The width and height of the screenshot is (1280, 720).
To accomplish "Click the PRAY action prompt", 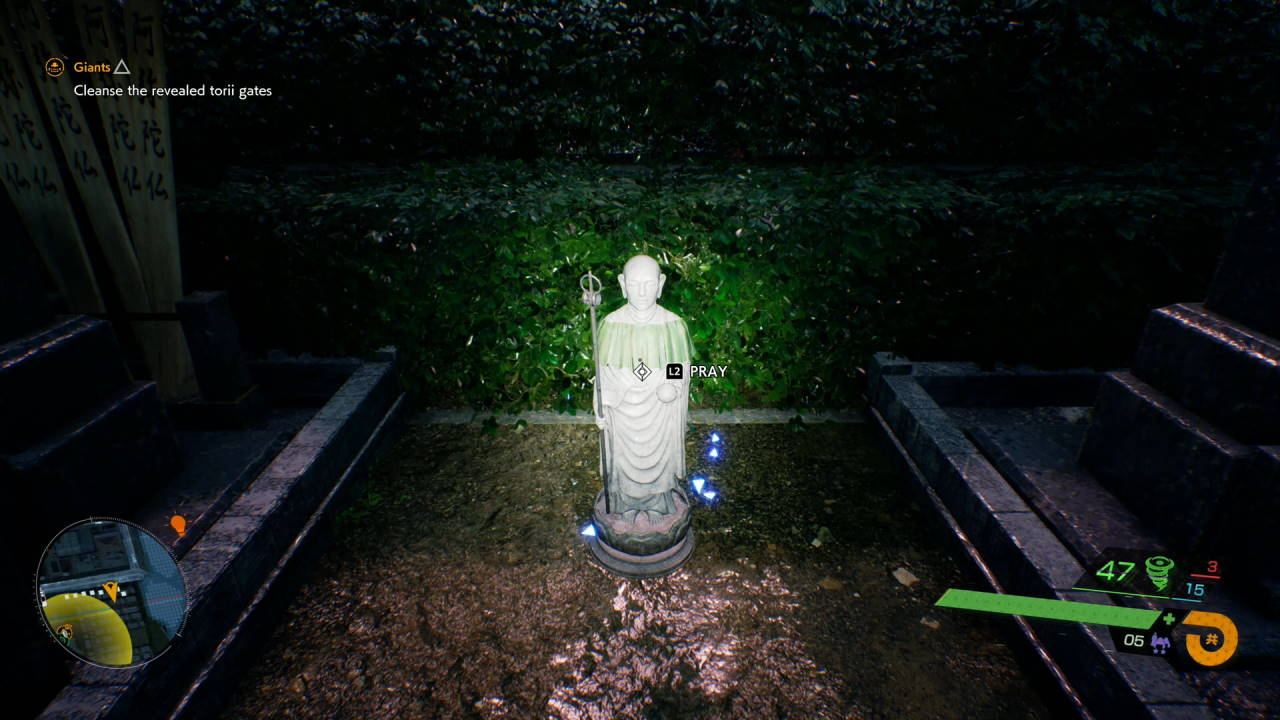I will tap(707, 370).
